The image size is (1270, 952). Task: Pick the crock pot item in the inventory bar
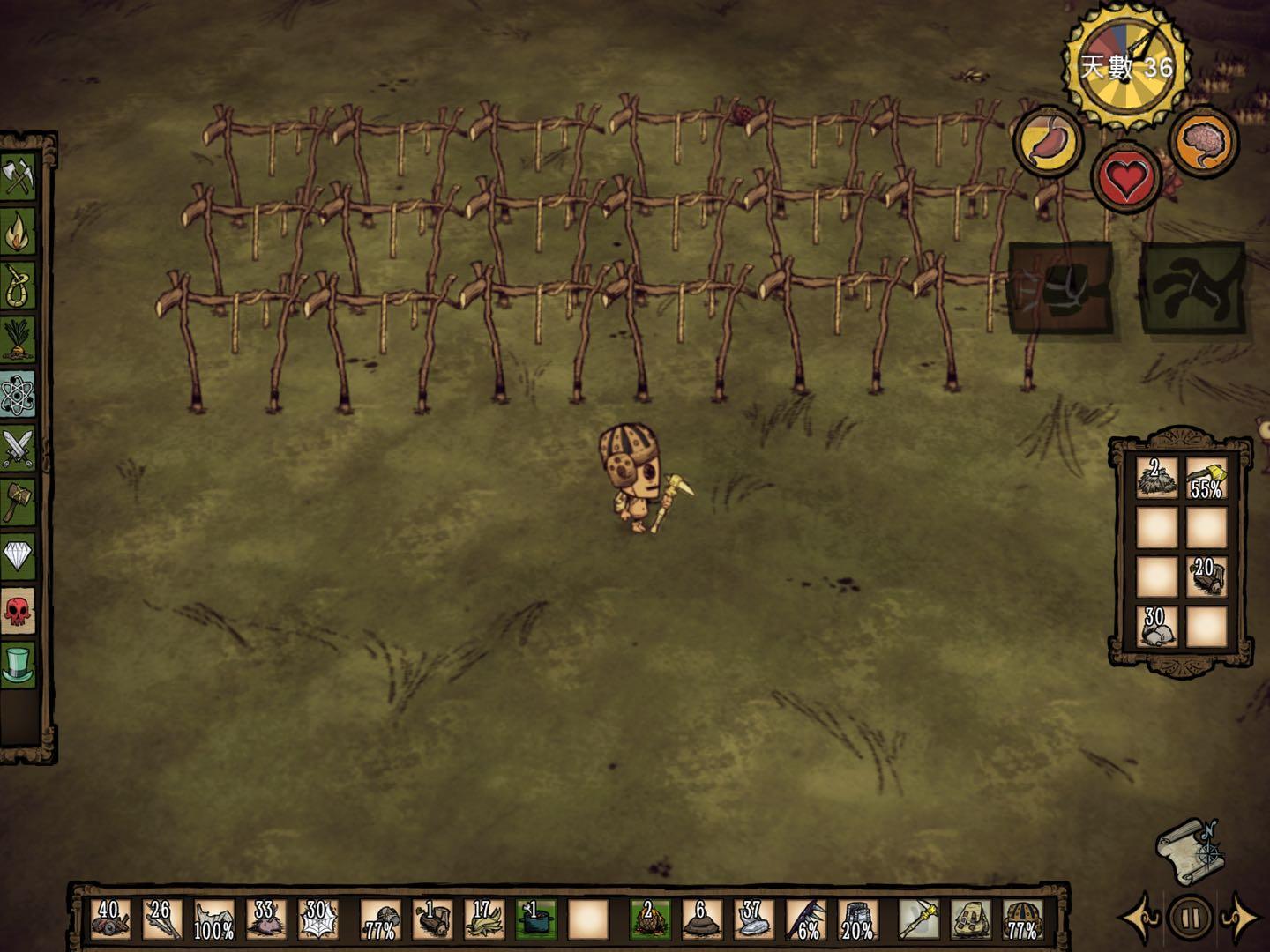point(536,919)
